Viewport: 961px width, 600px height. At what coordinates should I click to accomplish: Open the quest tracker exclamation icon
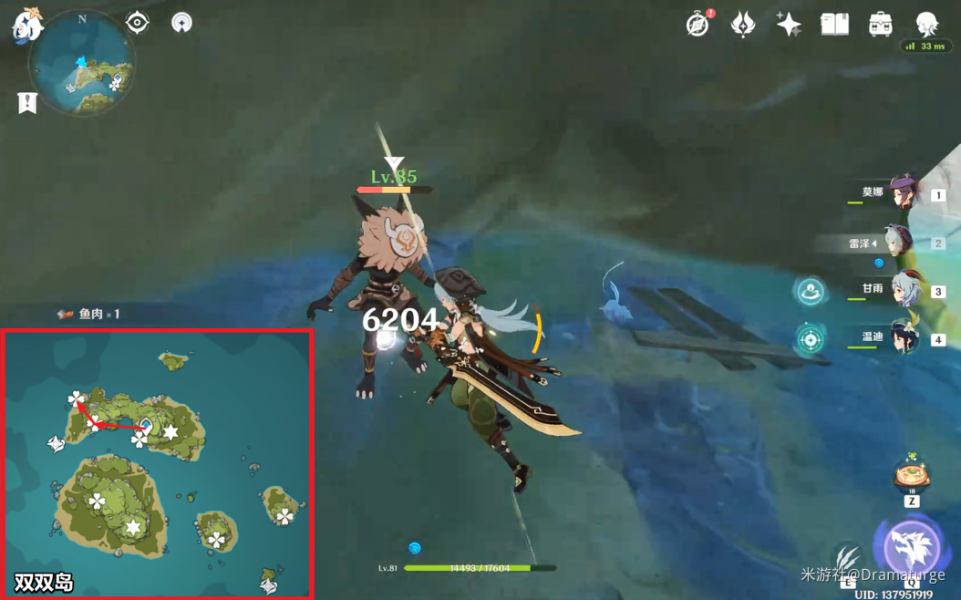click(x=27, y=102)
